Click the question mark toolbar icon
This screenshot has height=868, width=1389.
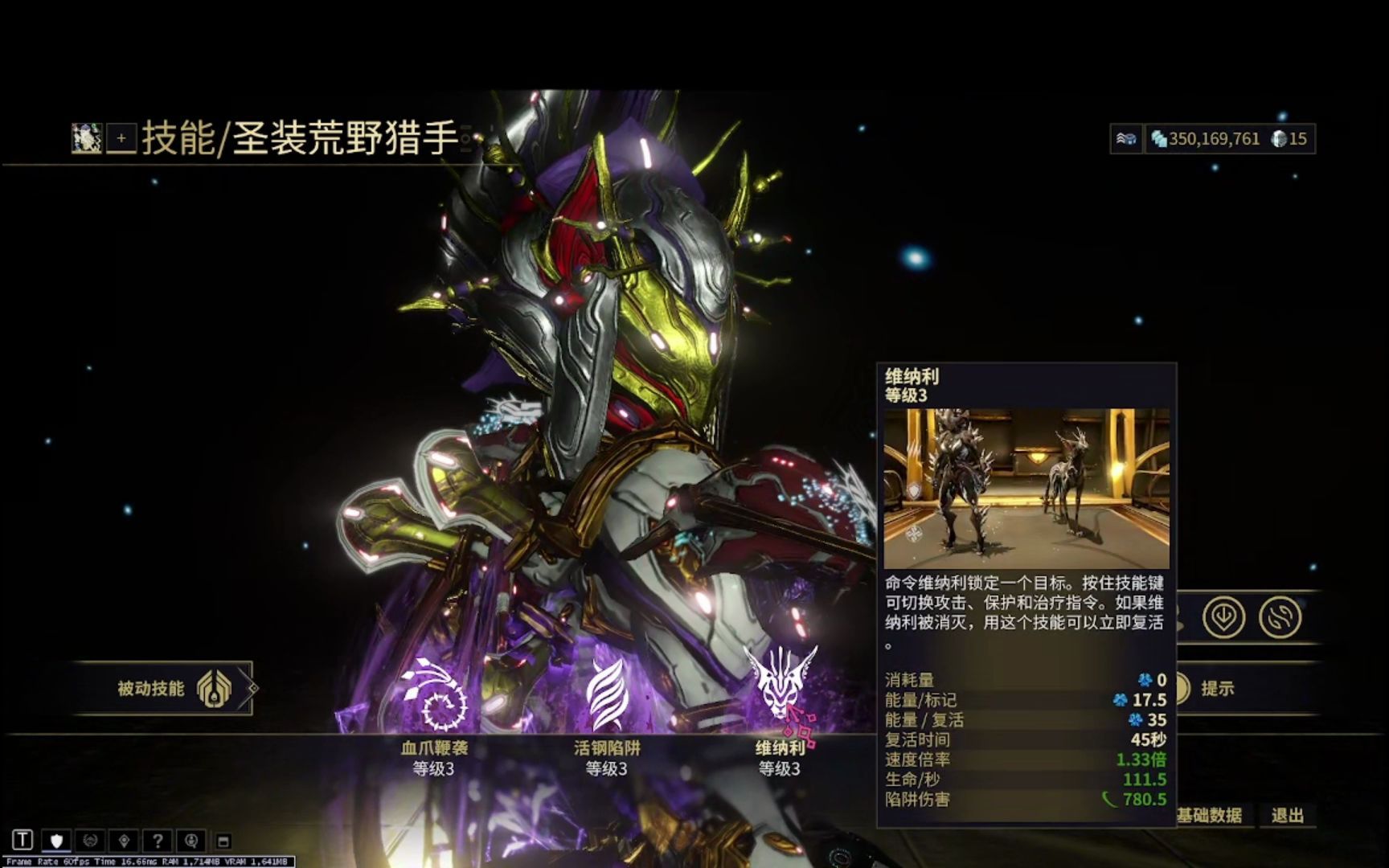(x=158, y=841)
